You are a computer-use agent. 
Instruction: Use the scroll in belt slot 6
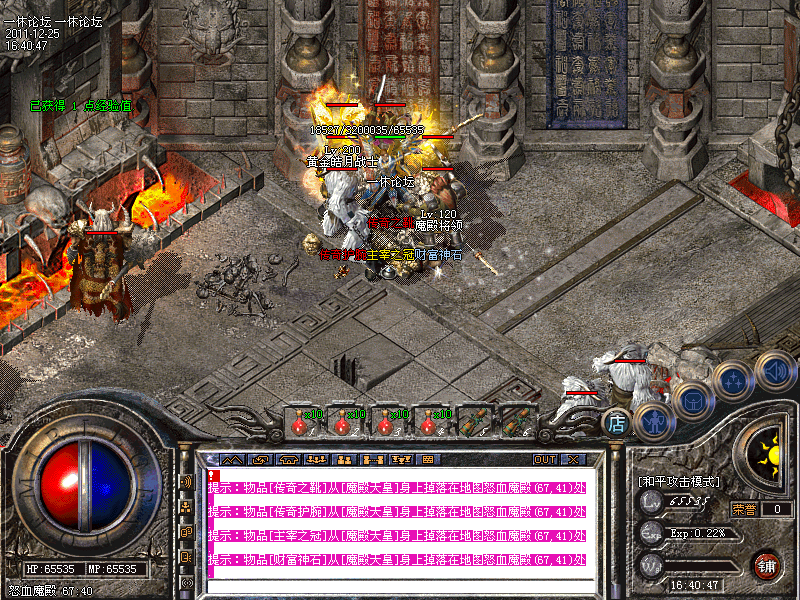[x=515, y=421]
